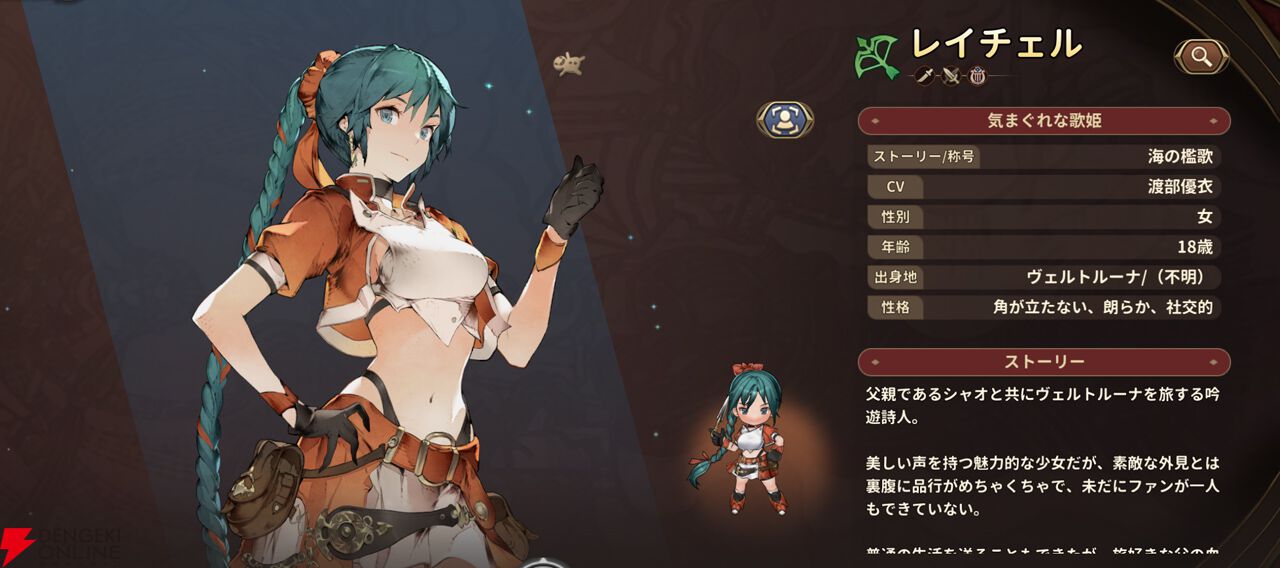Select the shield emblem icon under the name
The height and width of the screenshot is (568, 1280).
click(x=978, y=75)
